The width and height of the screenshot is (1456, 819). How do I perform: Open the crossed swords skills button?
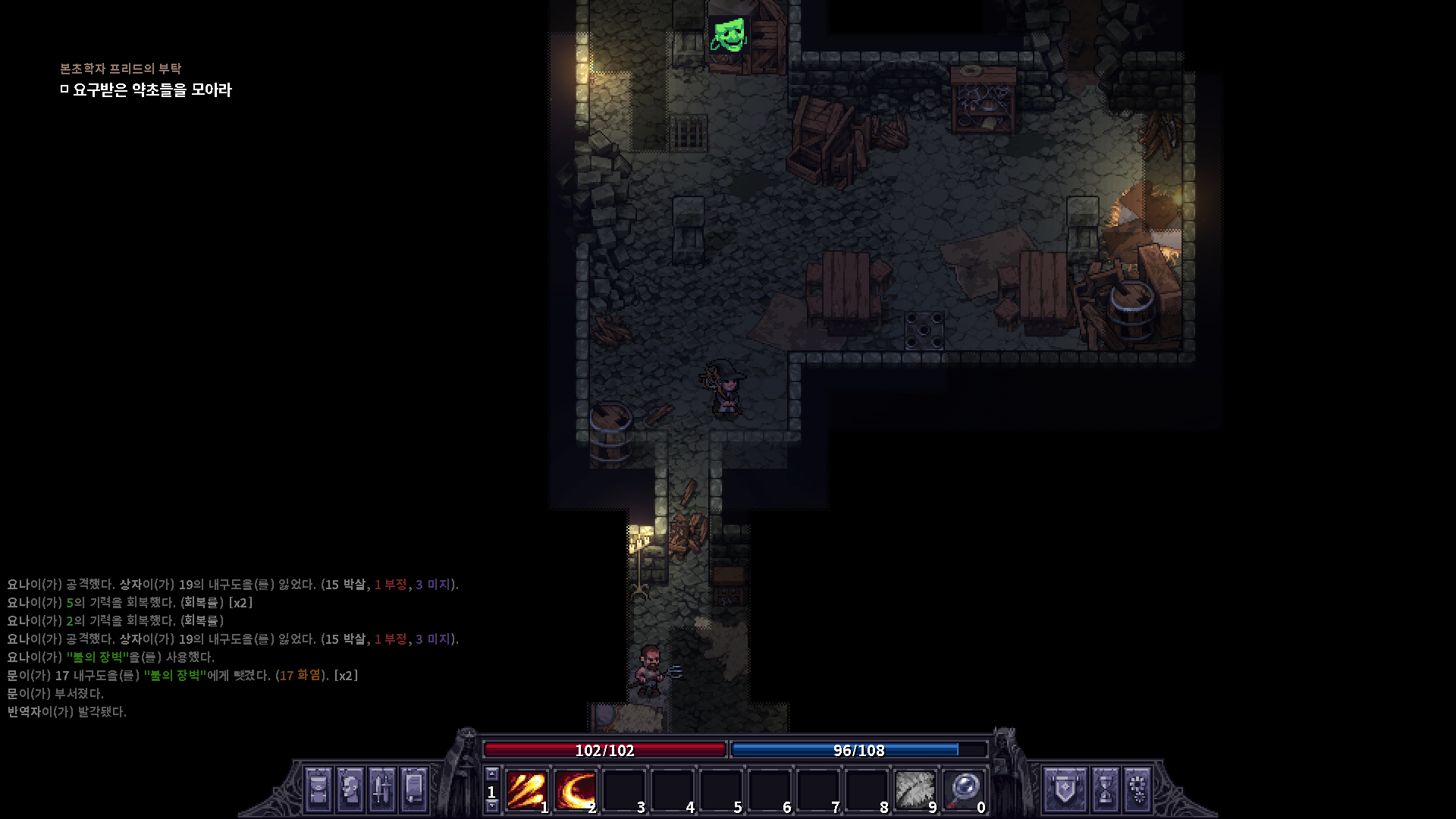click(381, 789)
